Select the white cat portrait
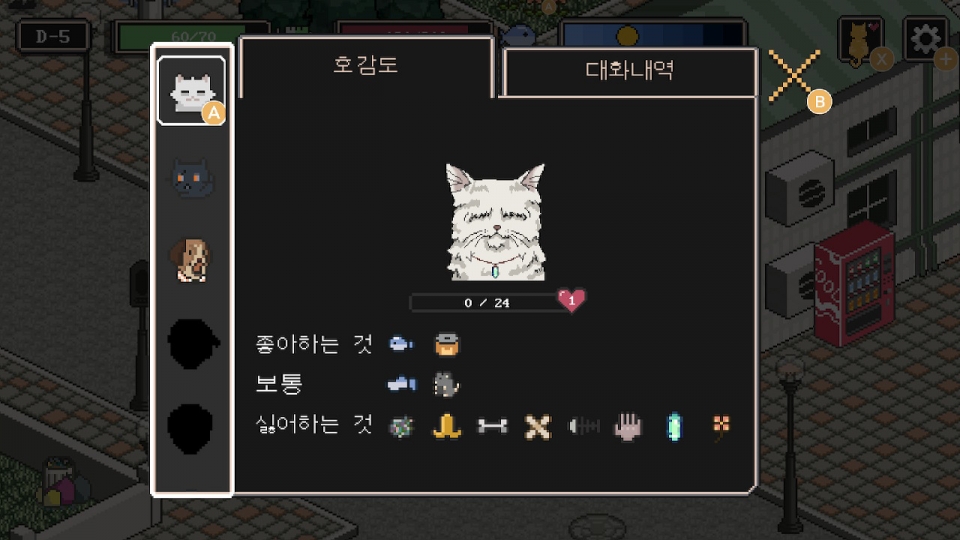Image resolution: width=960 pixels, height=540 pixels. pyautogui.click(x=190, y=91)
